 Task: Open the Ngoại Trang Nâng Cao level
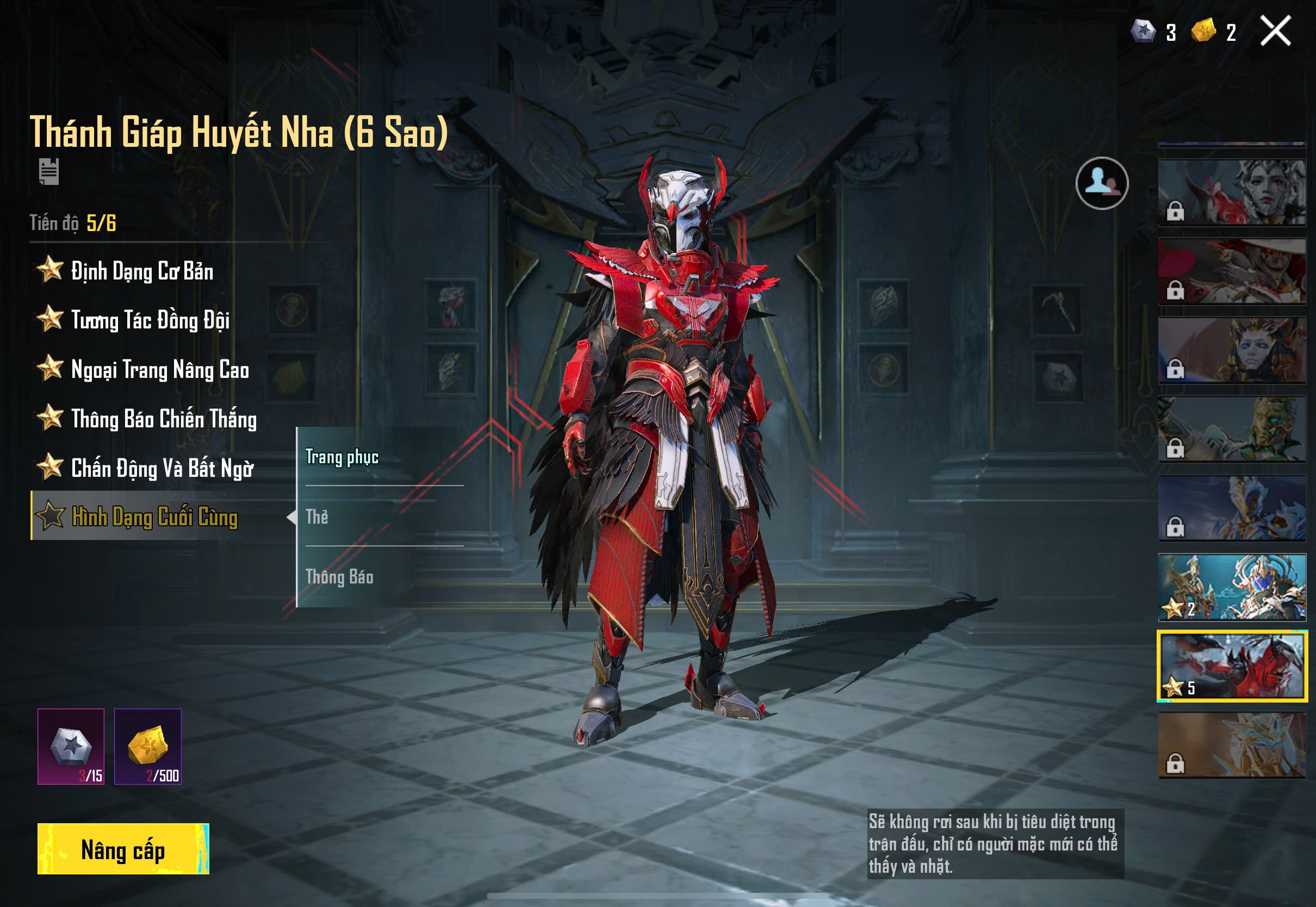(x=159, y=370)
